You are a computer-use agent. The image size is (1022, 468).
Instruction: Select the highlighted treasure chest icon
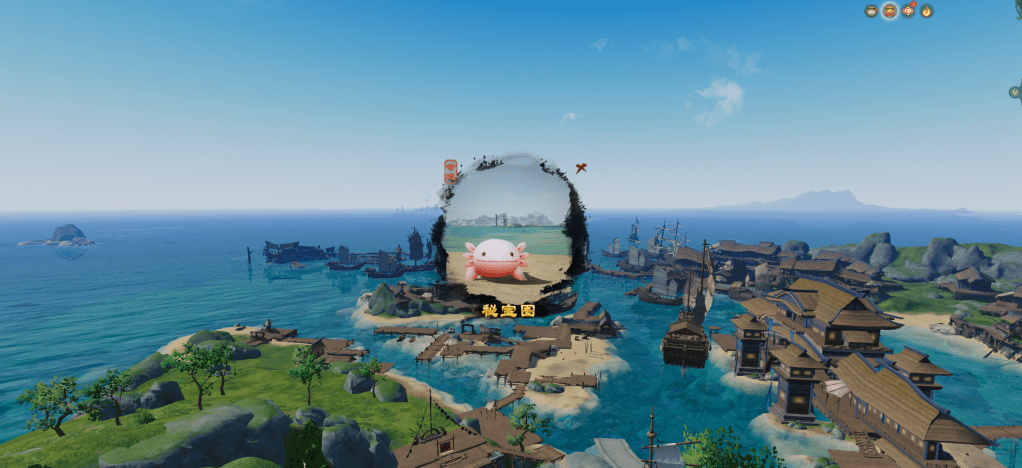tap(889, 11)
